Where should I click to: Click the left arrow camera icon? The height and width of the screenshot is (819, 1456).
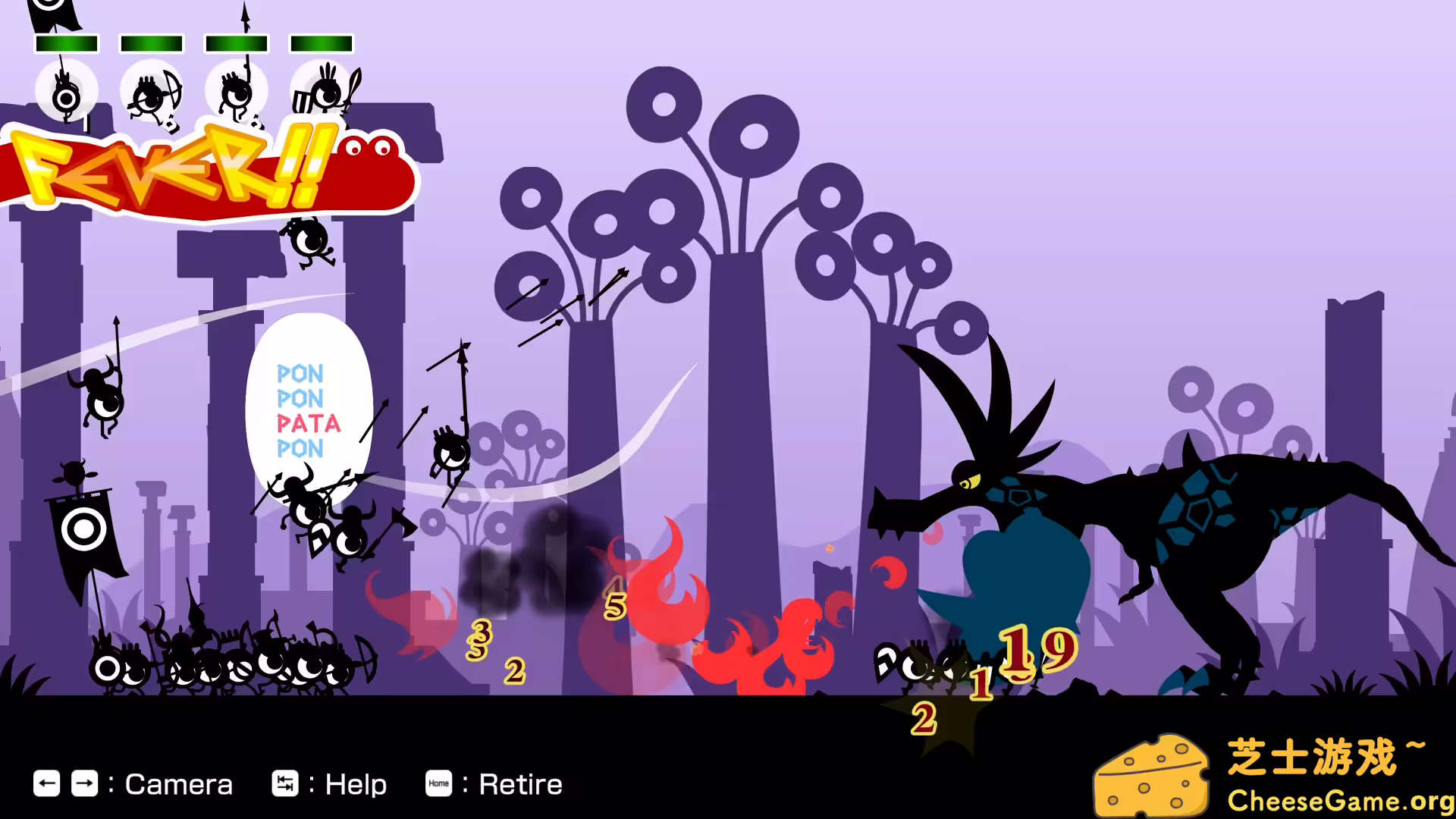coord(47,784)
